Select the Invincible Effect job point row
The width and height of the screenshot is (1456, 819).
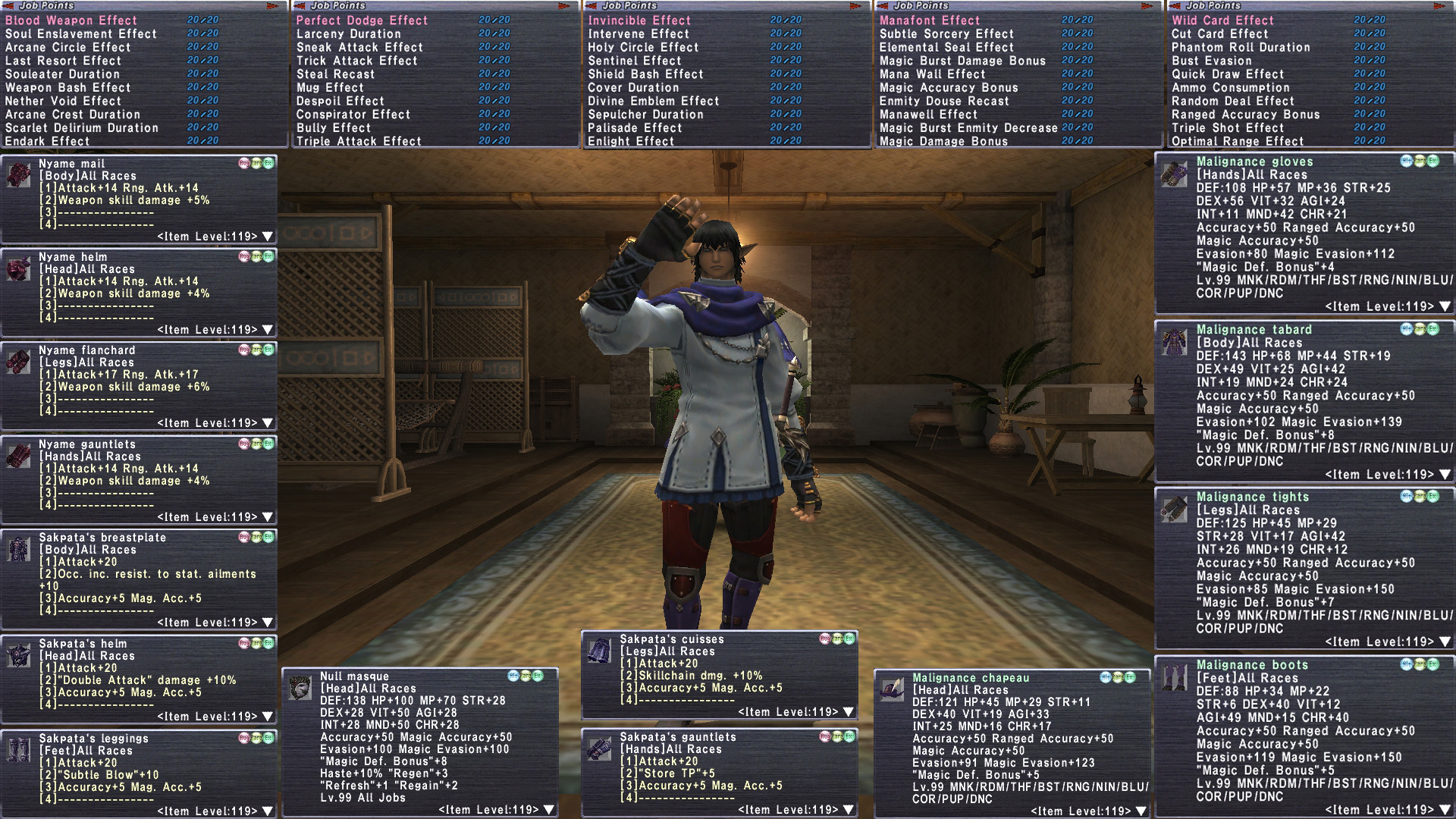pos(639,20)
